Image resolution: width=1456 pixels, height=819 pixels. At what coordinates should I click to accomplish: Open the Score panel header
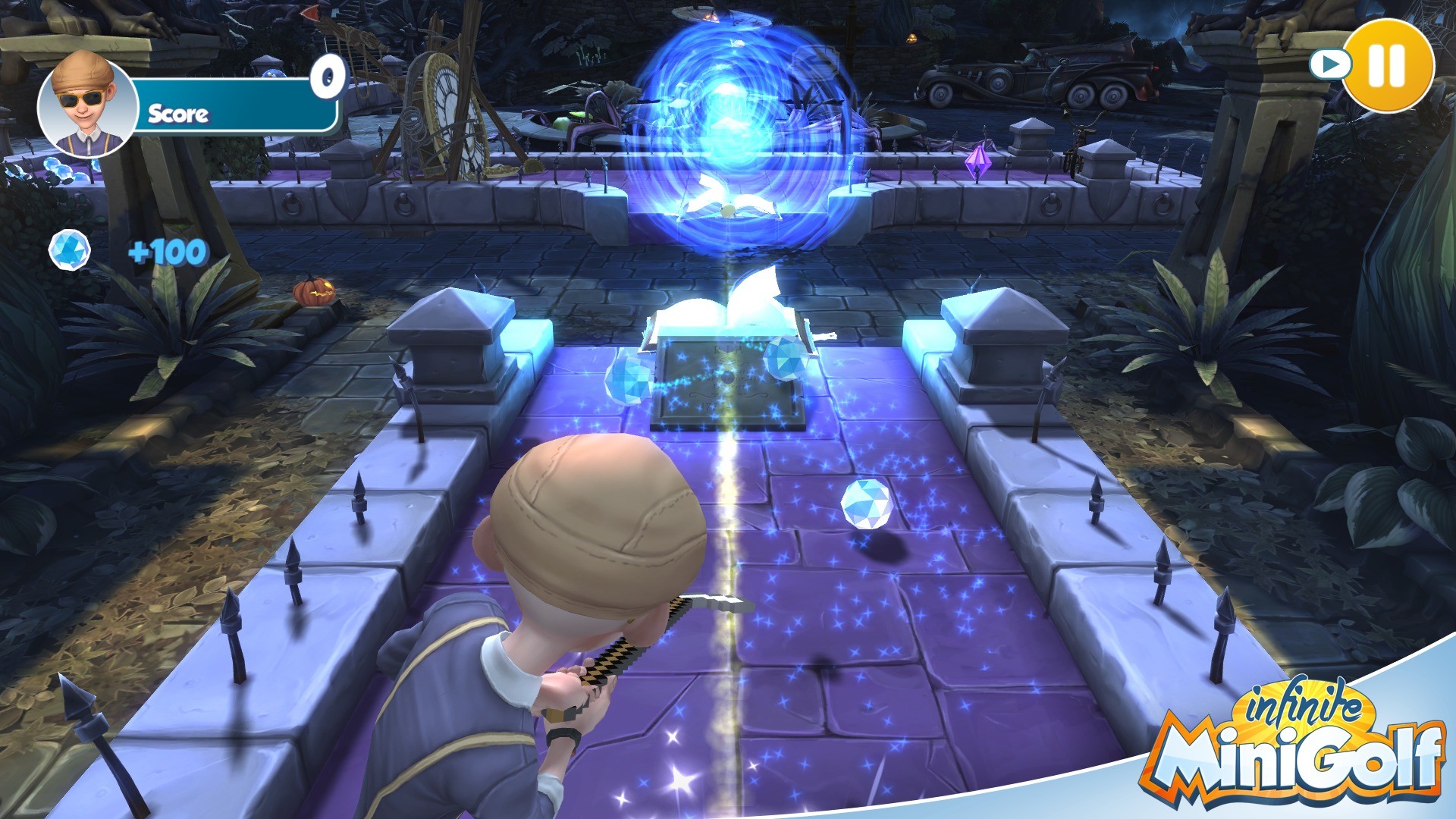(178, 115)
